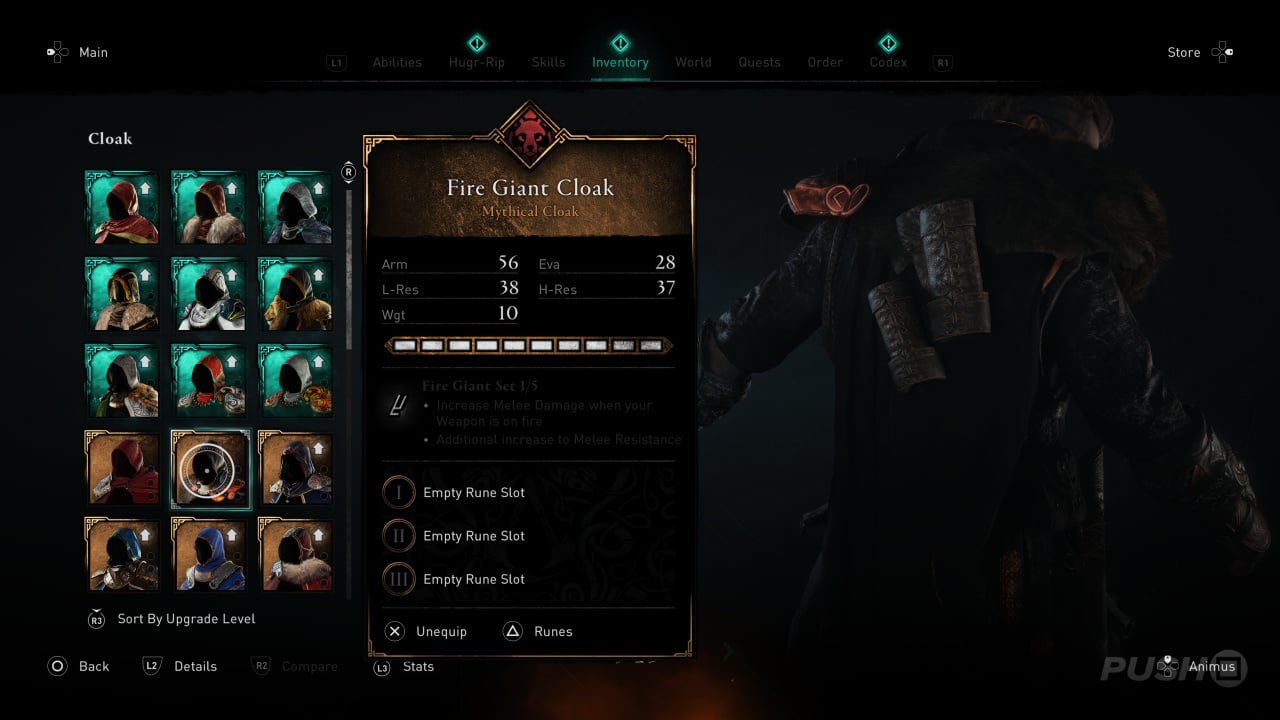
Task: Open the Codex tab
Action: click(x=888, y=62)
